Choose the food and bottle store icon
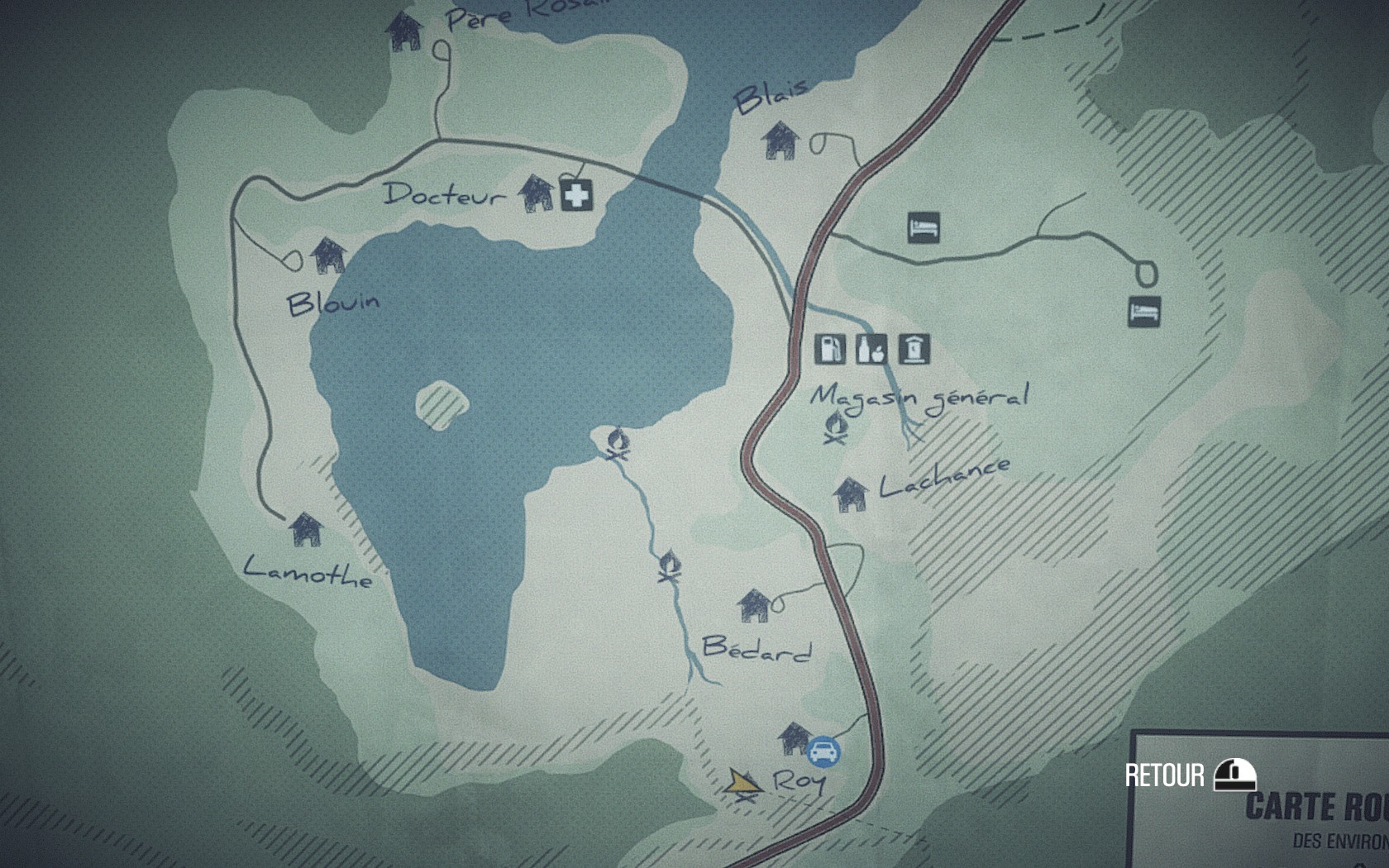1389x868 pixels. point(871,349)
